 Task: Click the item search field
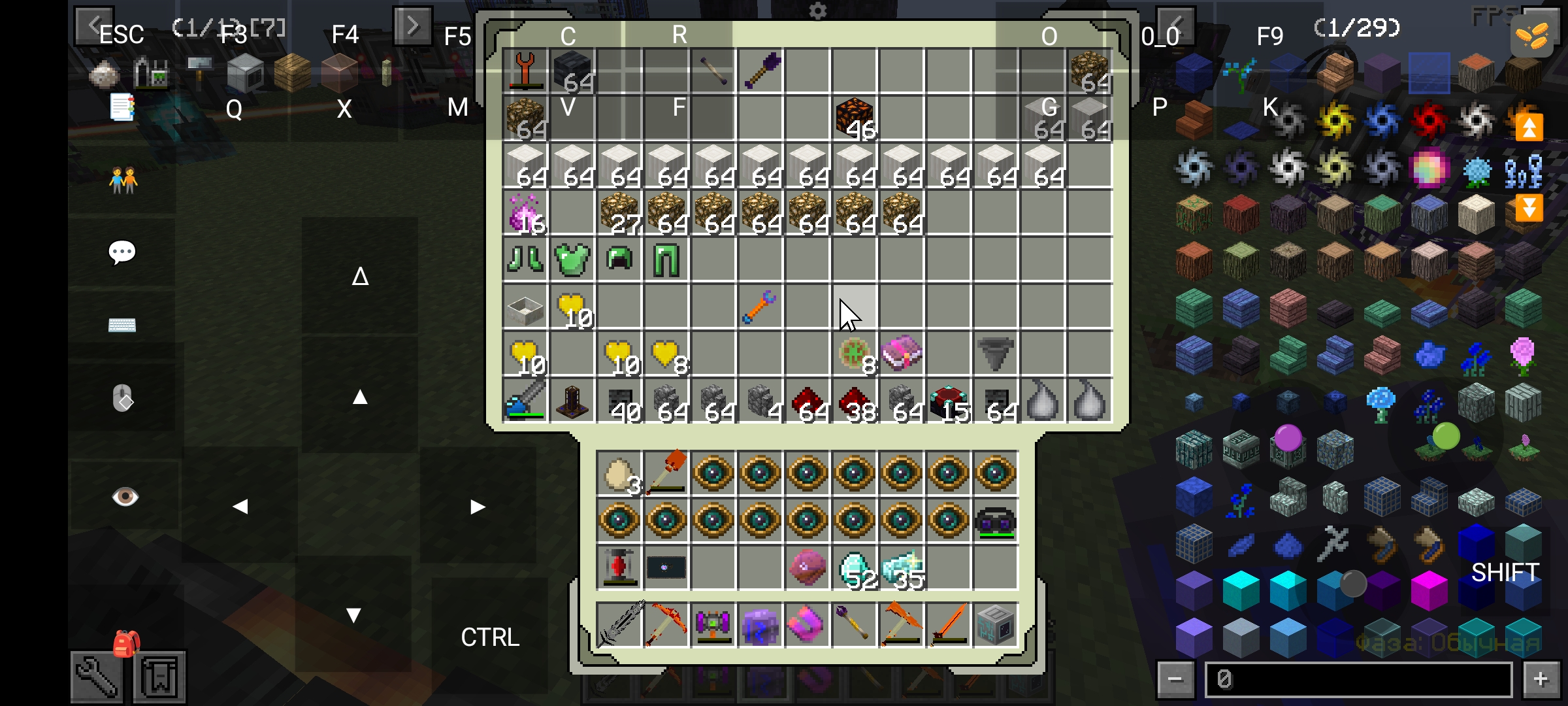pos(1358,680)
